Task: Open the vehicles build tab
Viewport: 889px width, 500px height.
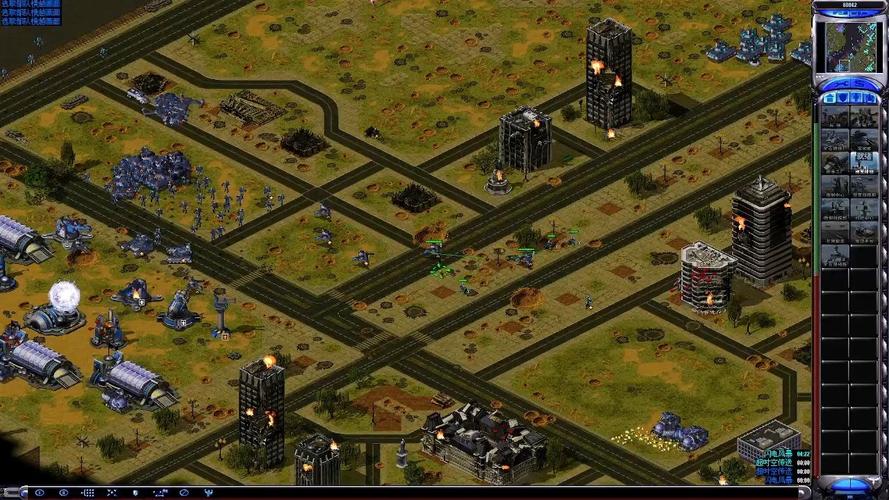Action: 870,98
